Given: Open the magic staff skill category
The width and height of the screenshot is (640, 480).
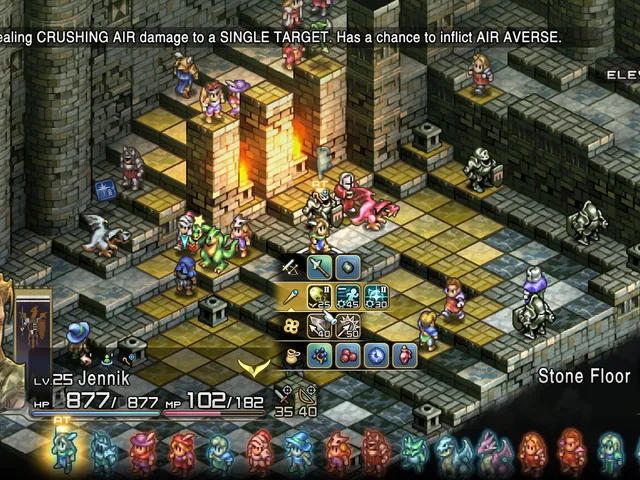Looking at the screenshot, I should click(x=291, y=296).
